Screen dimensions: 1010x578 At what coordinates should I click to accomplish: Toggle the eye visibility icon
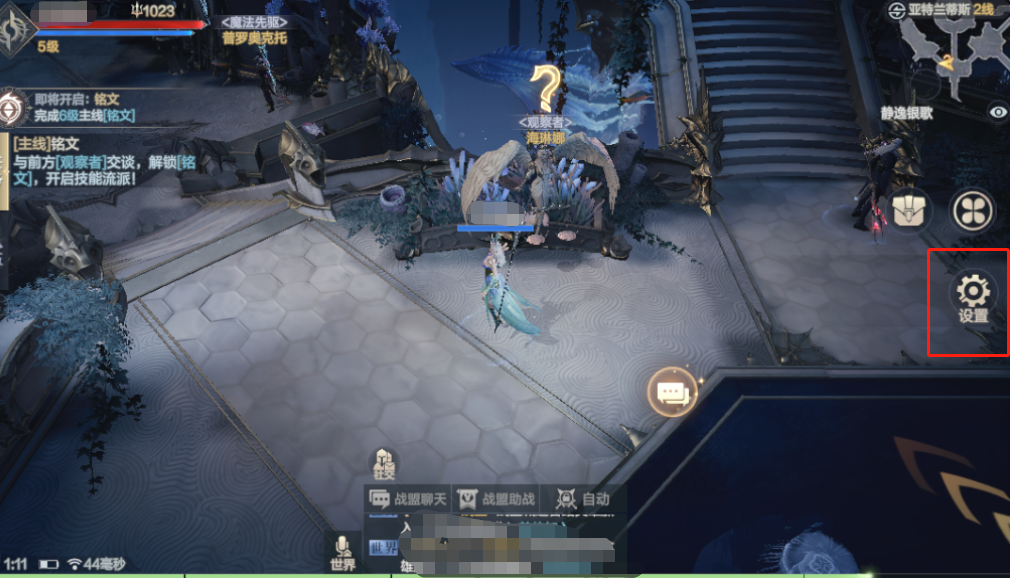click(997, 112)
